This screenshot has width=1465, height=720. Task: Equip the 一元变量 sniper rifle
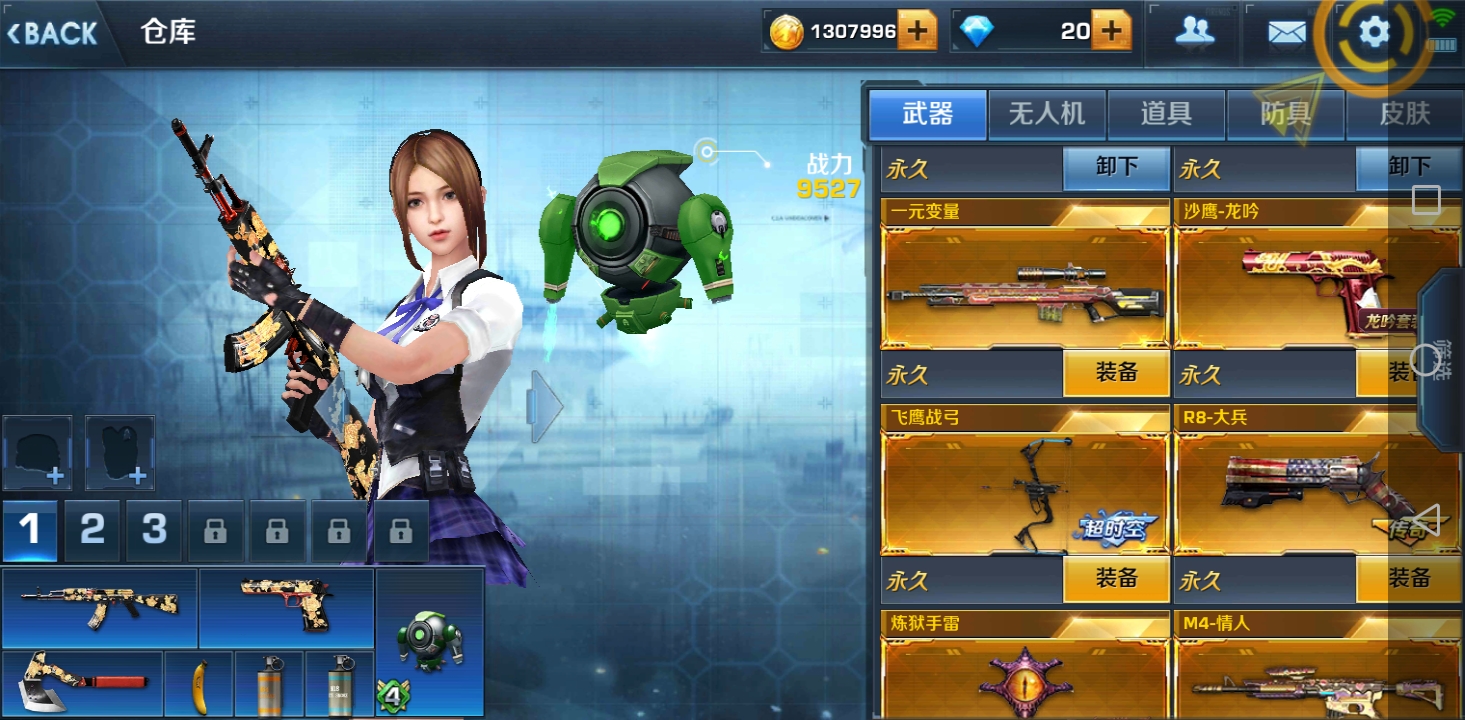click(1115, 374)
